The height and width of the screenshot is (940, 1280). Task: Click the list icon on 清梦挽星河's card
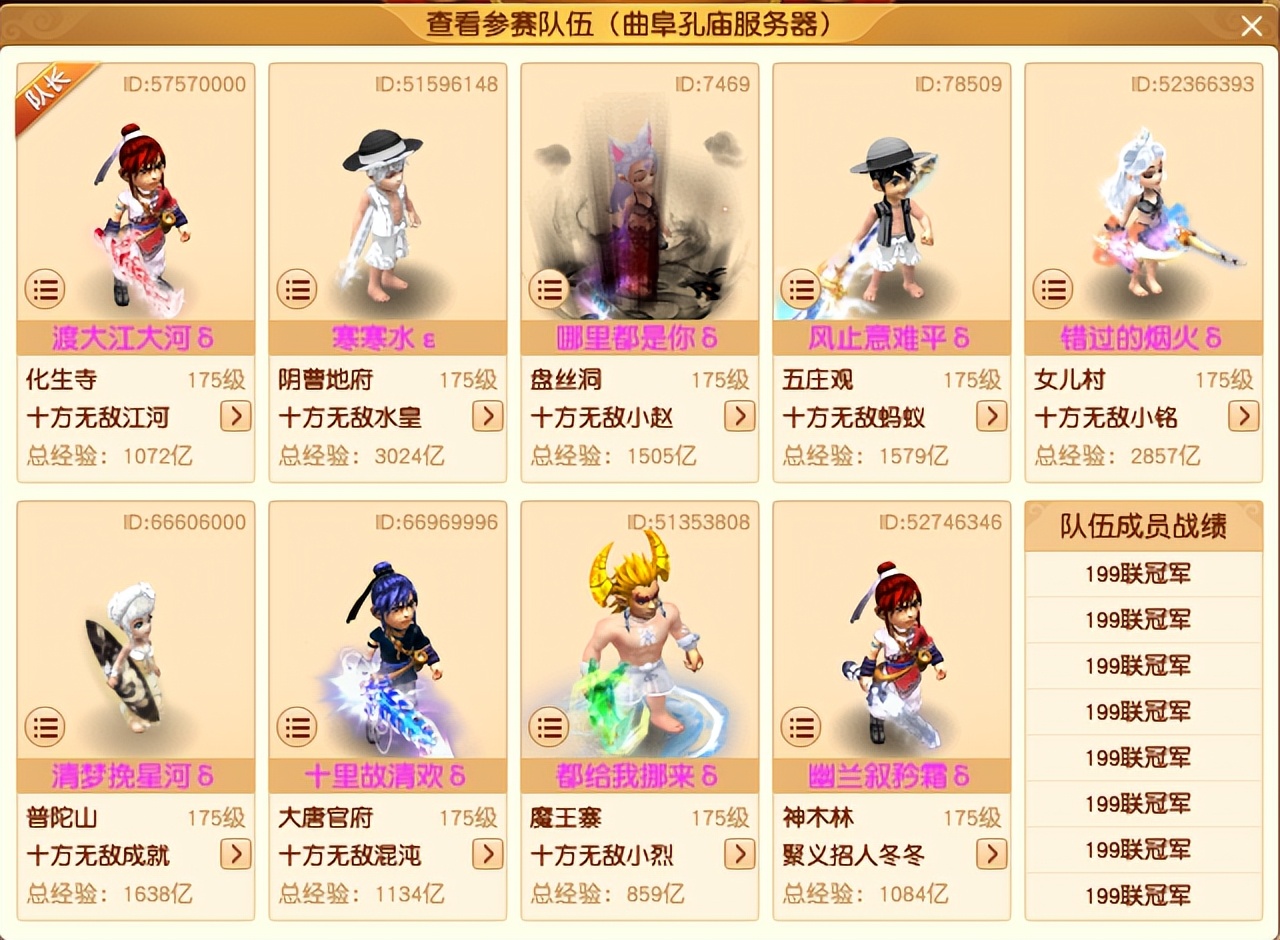coord(45,727)
